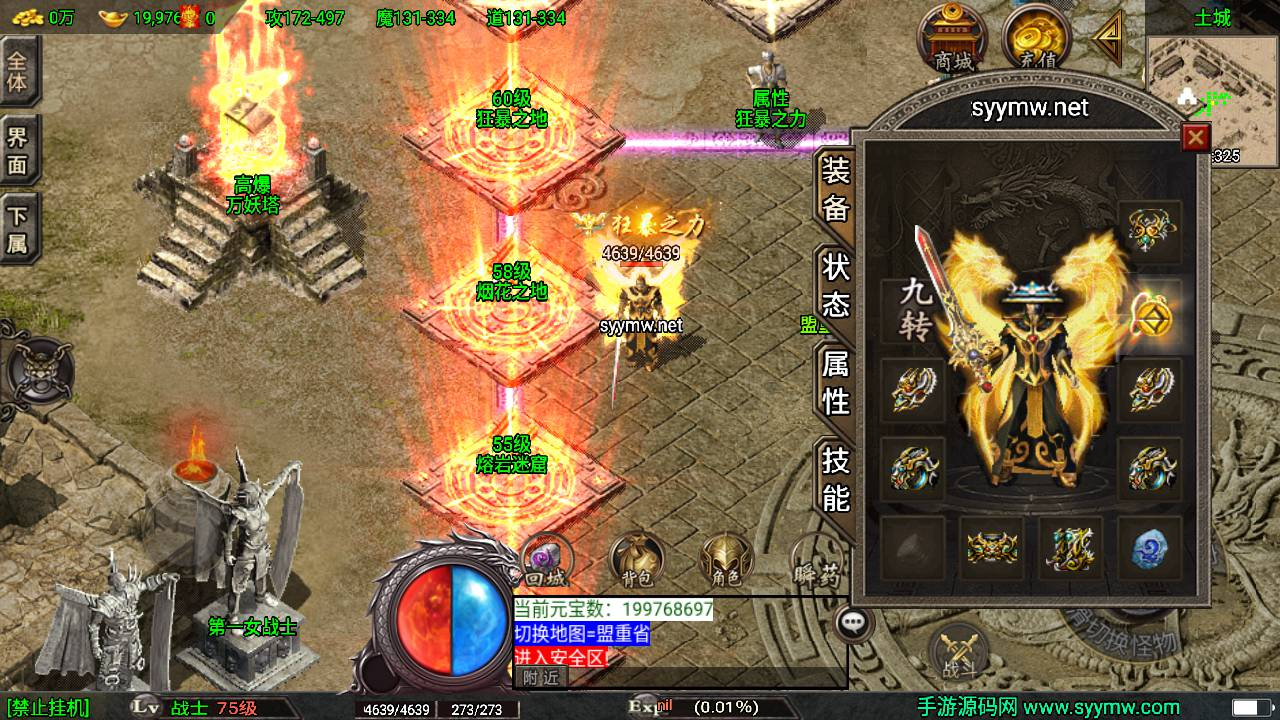Image resolution: width=1280 pixels, height=720 pixels.
Task: Use the 回城 return-to-town button
Action: 546,558
